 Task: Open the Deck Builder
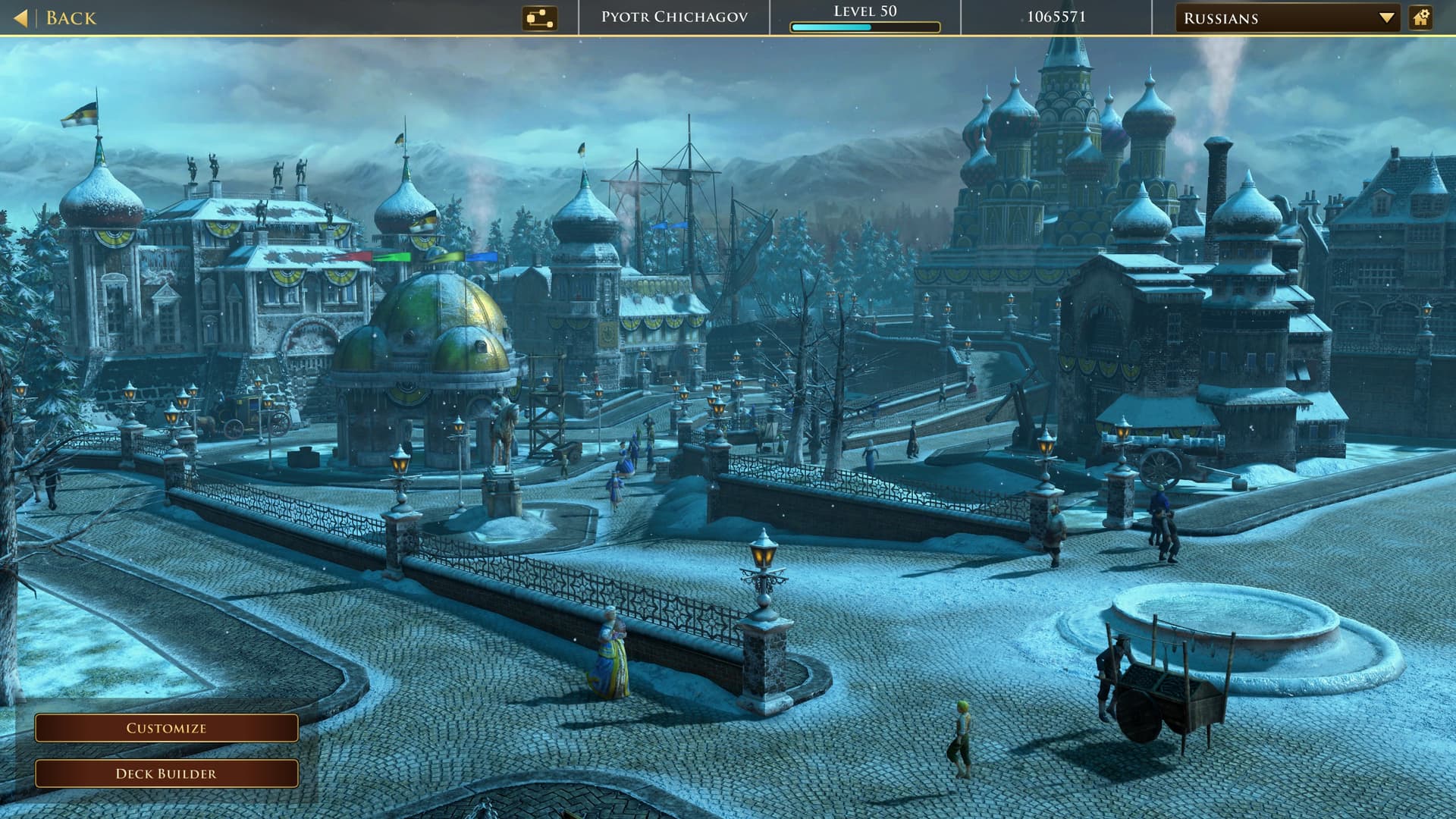[166, 773]
